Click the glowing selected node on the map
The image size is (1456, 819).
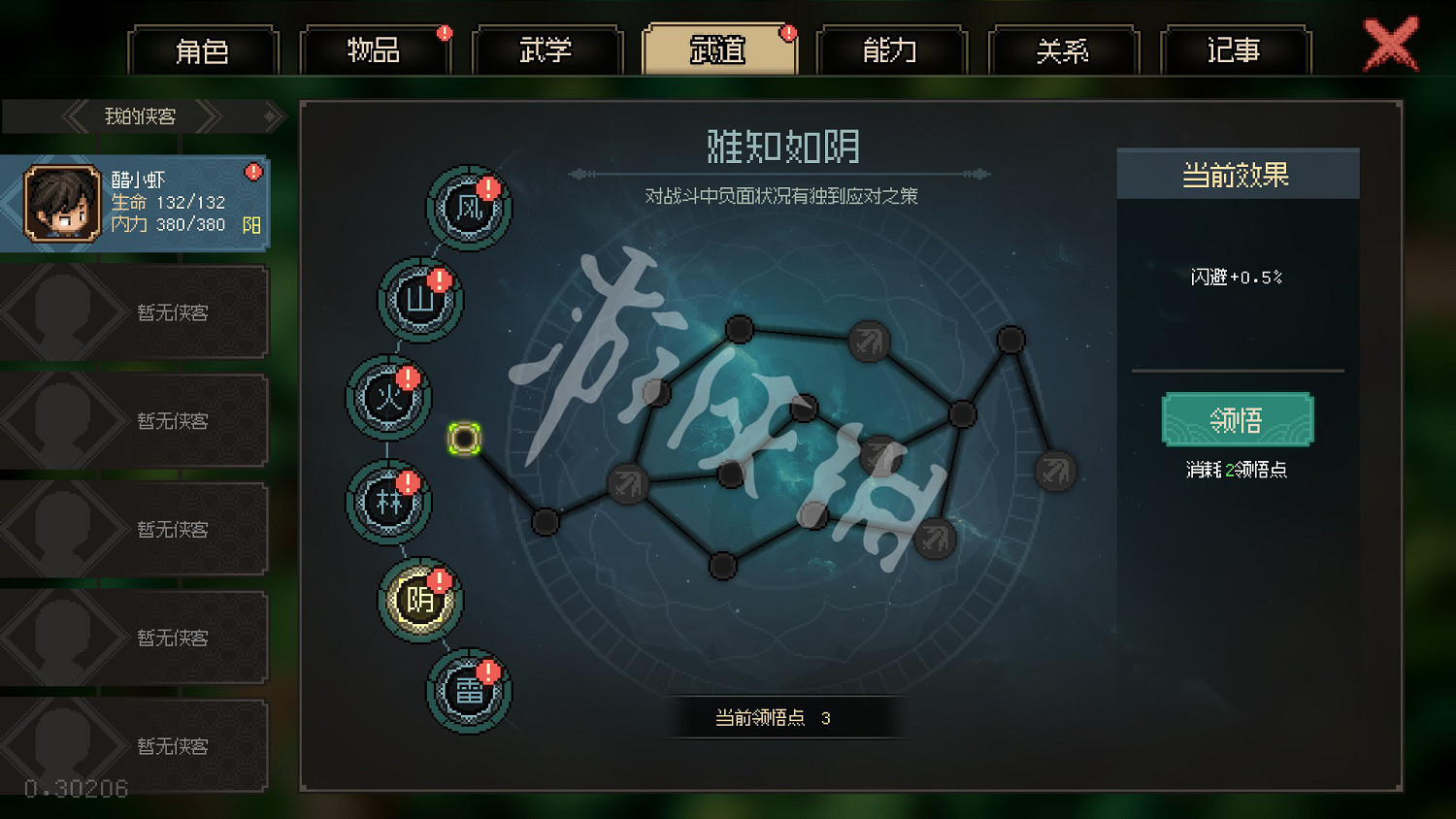click(x=466, y=439)
